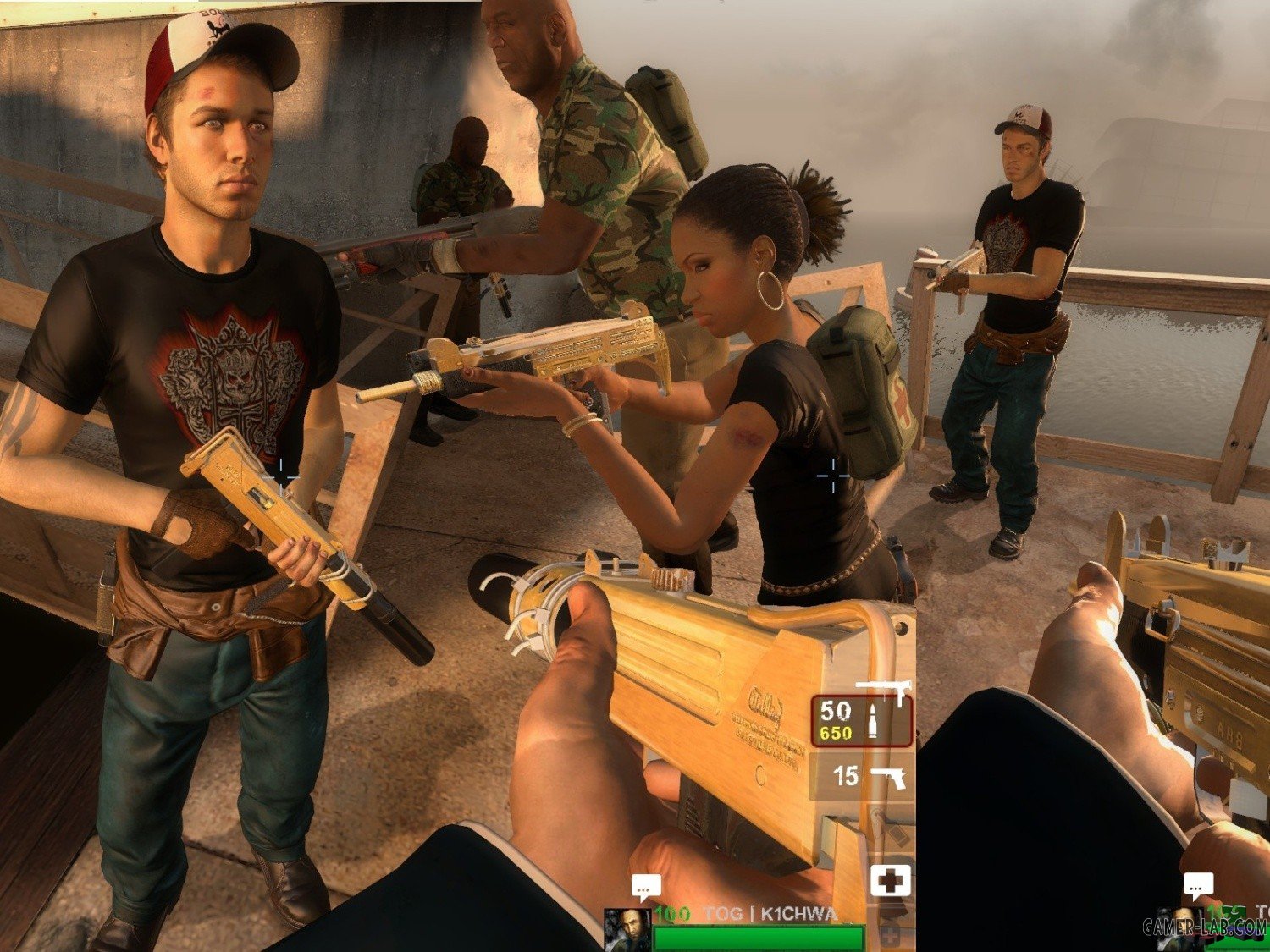Select the primary submachine gun weapon slot
The image size is (1270, 952).
tap(862, 720)
